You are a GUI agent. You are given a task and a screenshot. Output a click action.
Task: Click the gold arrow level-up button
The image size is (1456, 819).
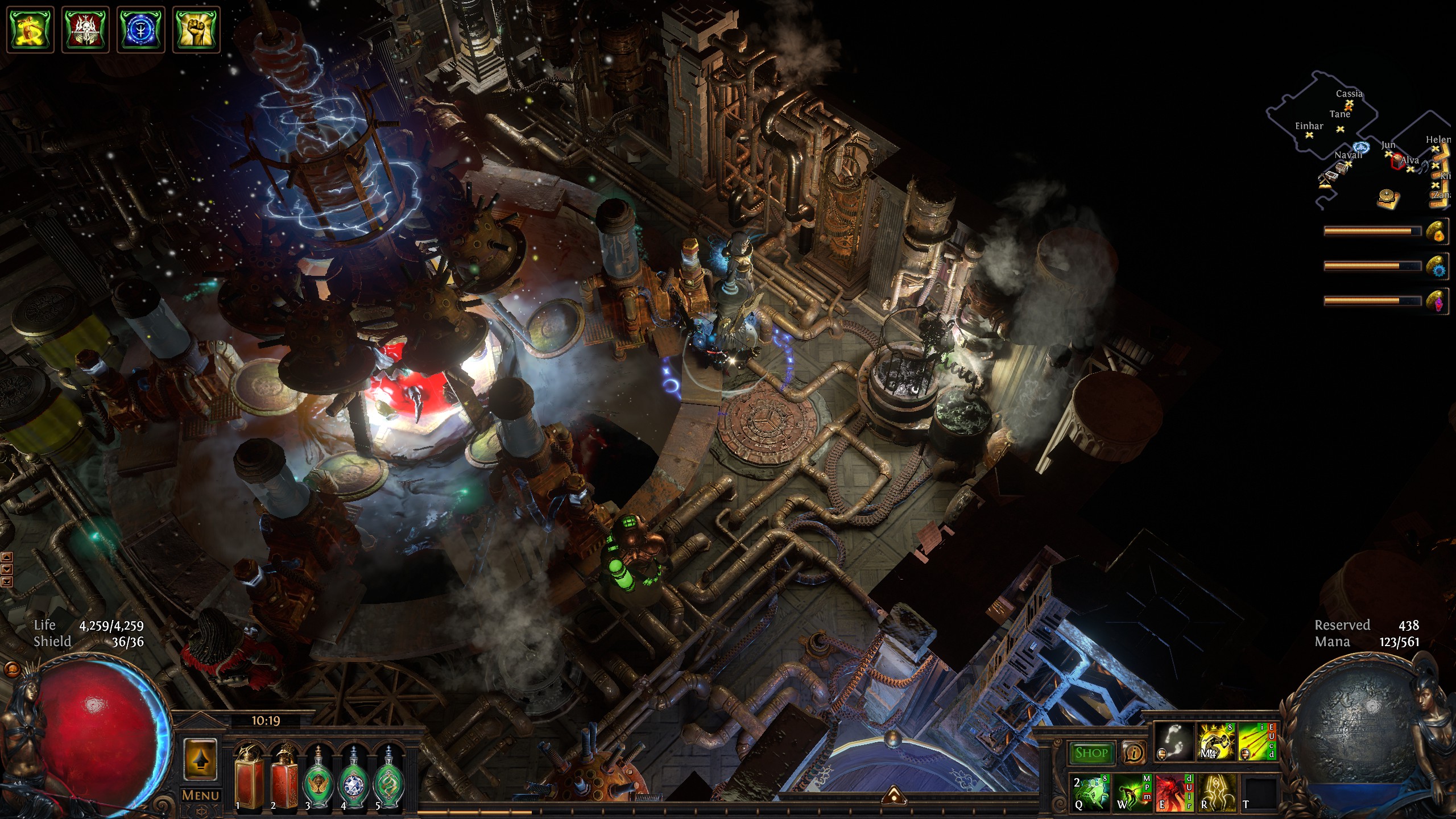coord(200,759)
